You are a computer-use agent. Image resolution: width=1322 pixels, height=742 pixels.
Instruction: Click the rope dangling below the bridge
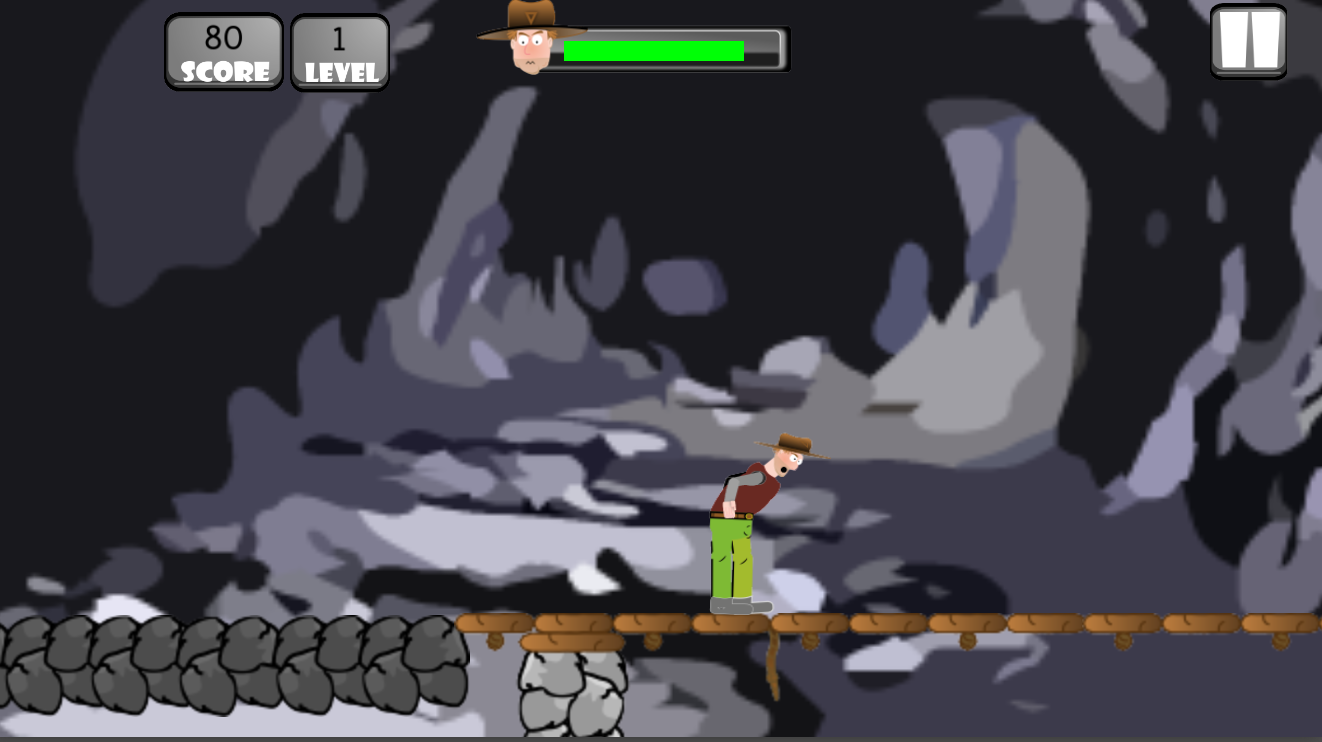point(773,665)
